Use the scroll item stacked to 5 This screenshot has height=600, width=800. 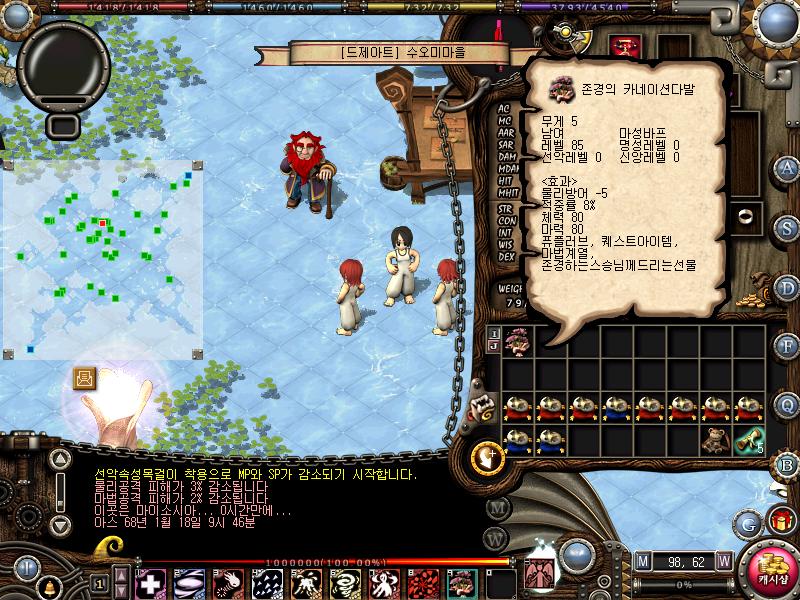point(750,439)
